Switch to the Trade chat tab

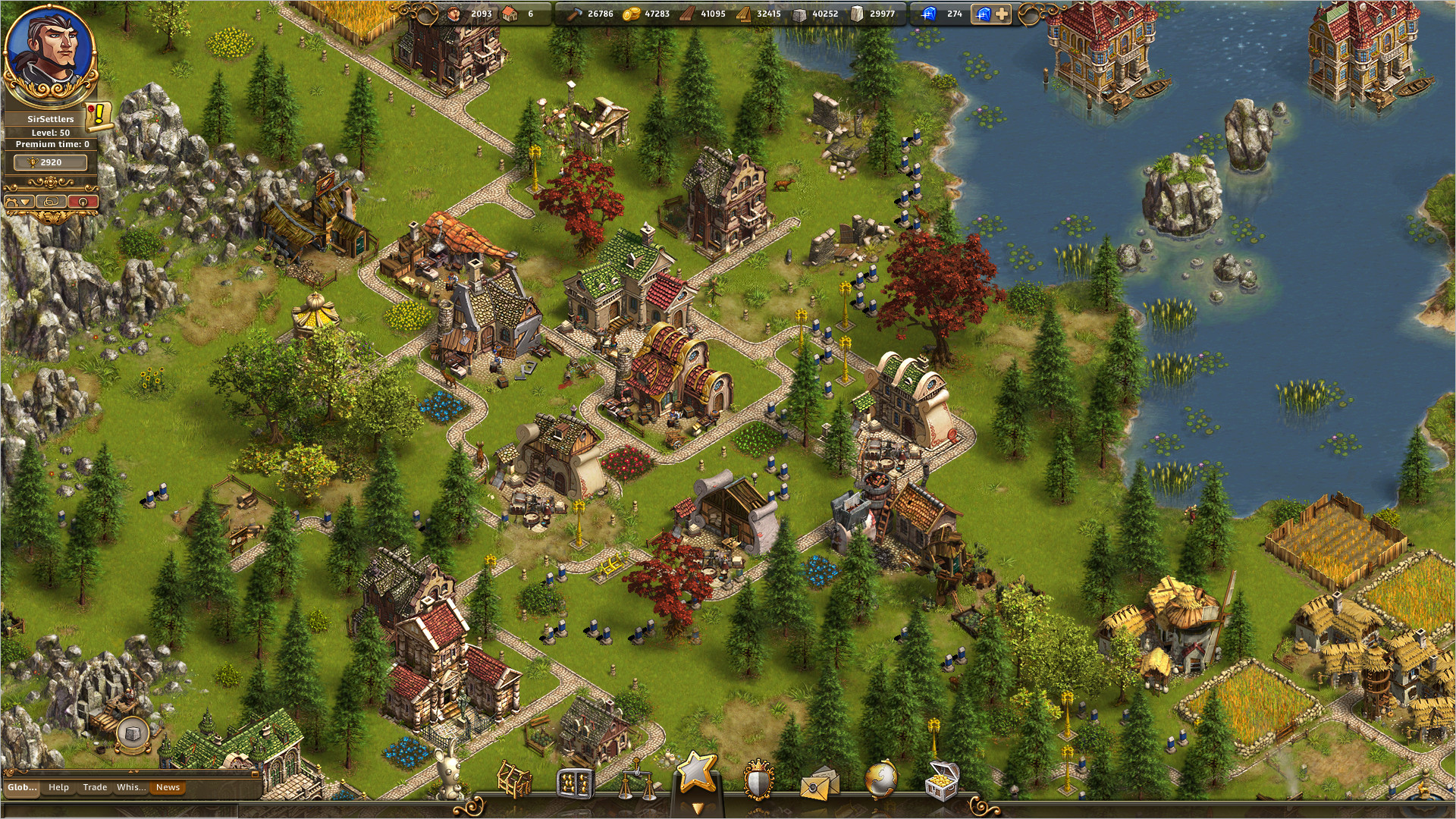point(96,788)
